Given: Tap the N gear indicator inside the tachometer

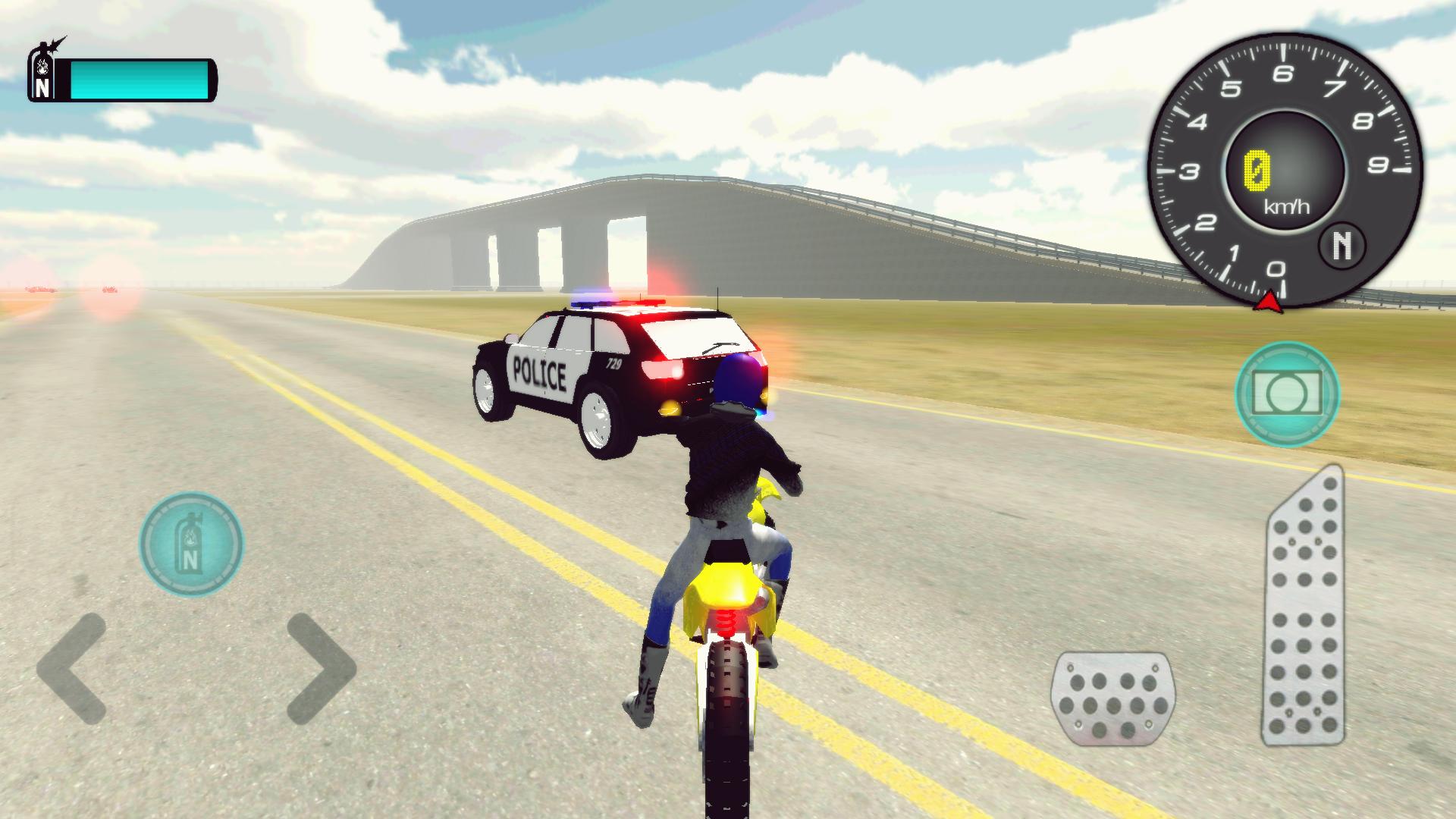Looking at the screenshot, I should click(1342, 245).
